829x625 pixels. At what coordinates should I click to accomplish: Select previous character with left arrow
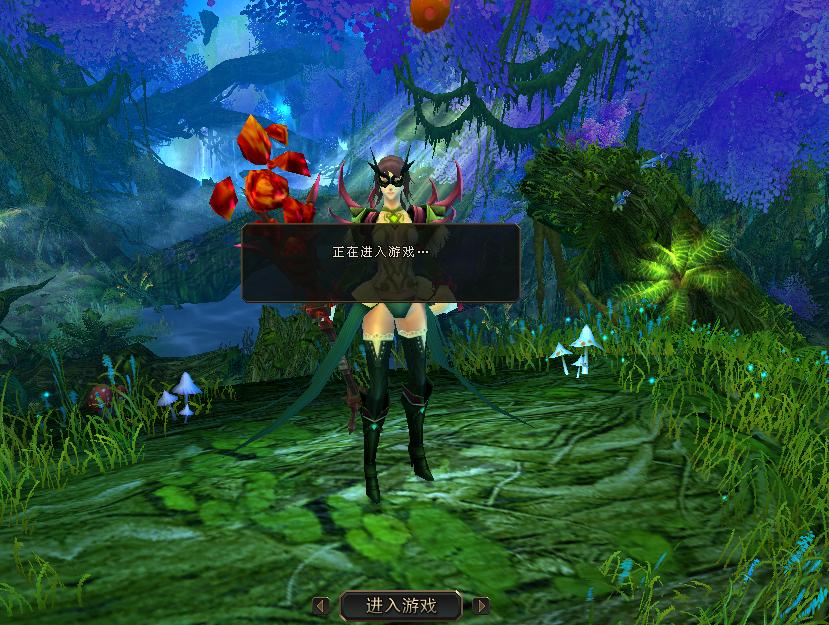click(x=320, y=605)
